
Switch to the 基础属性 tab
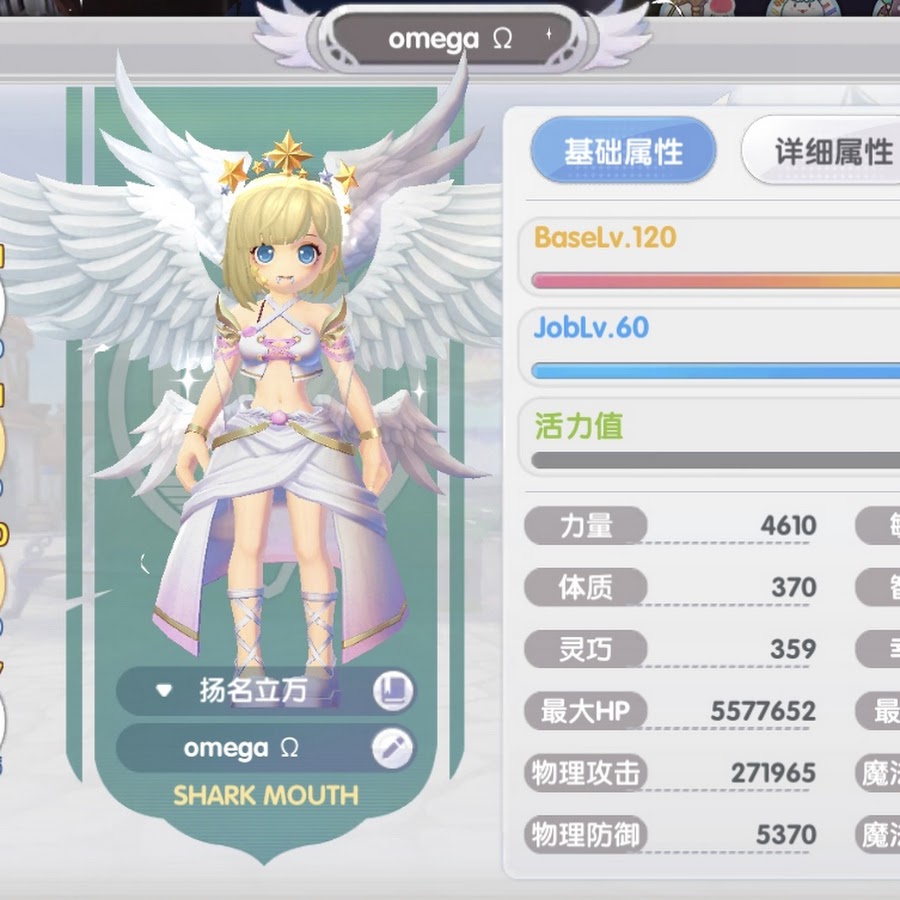pos(623,152)
